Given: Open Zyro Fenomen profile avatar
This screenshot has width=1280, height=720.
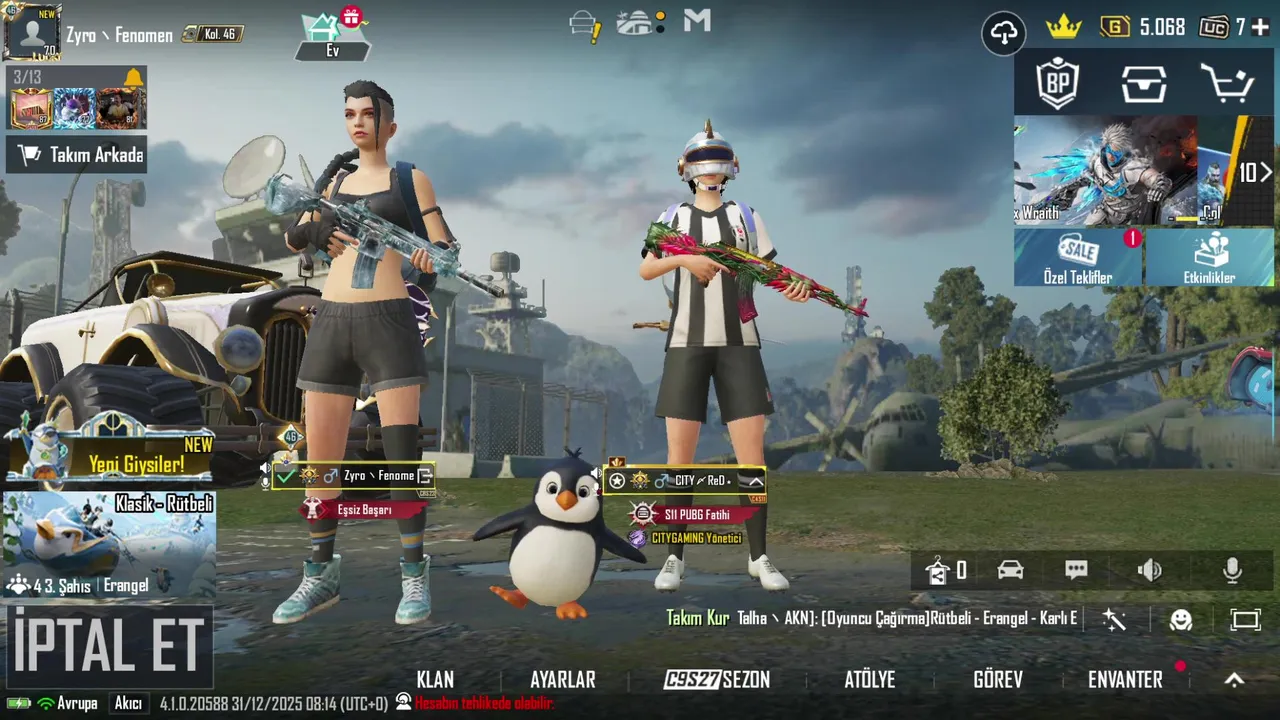Looking at the screenshot, I should (x=33, y=32).
